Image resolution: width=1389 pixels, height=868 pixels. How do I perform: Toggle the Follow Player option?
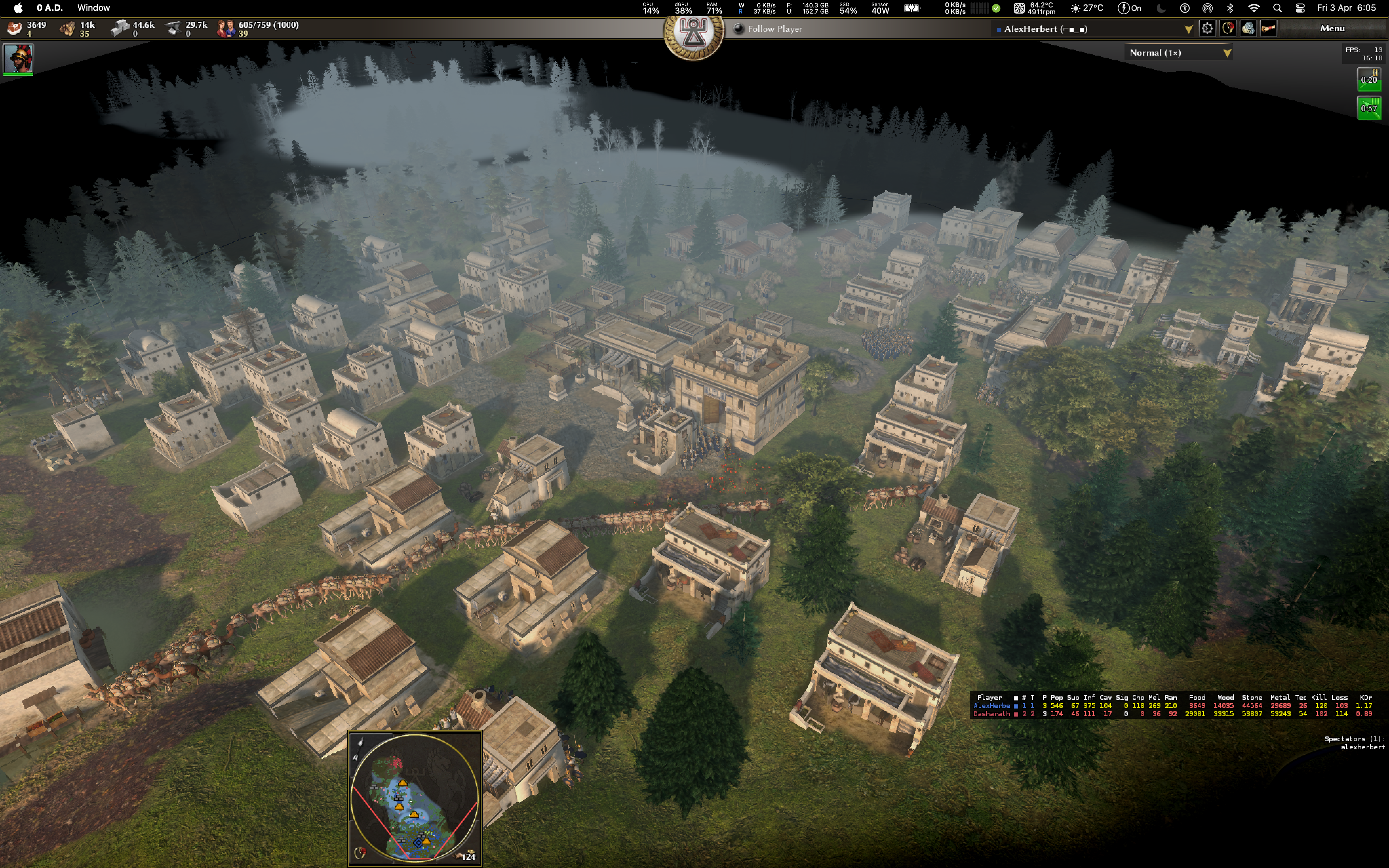(x=739, y=29)
